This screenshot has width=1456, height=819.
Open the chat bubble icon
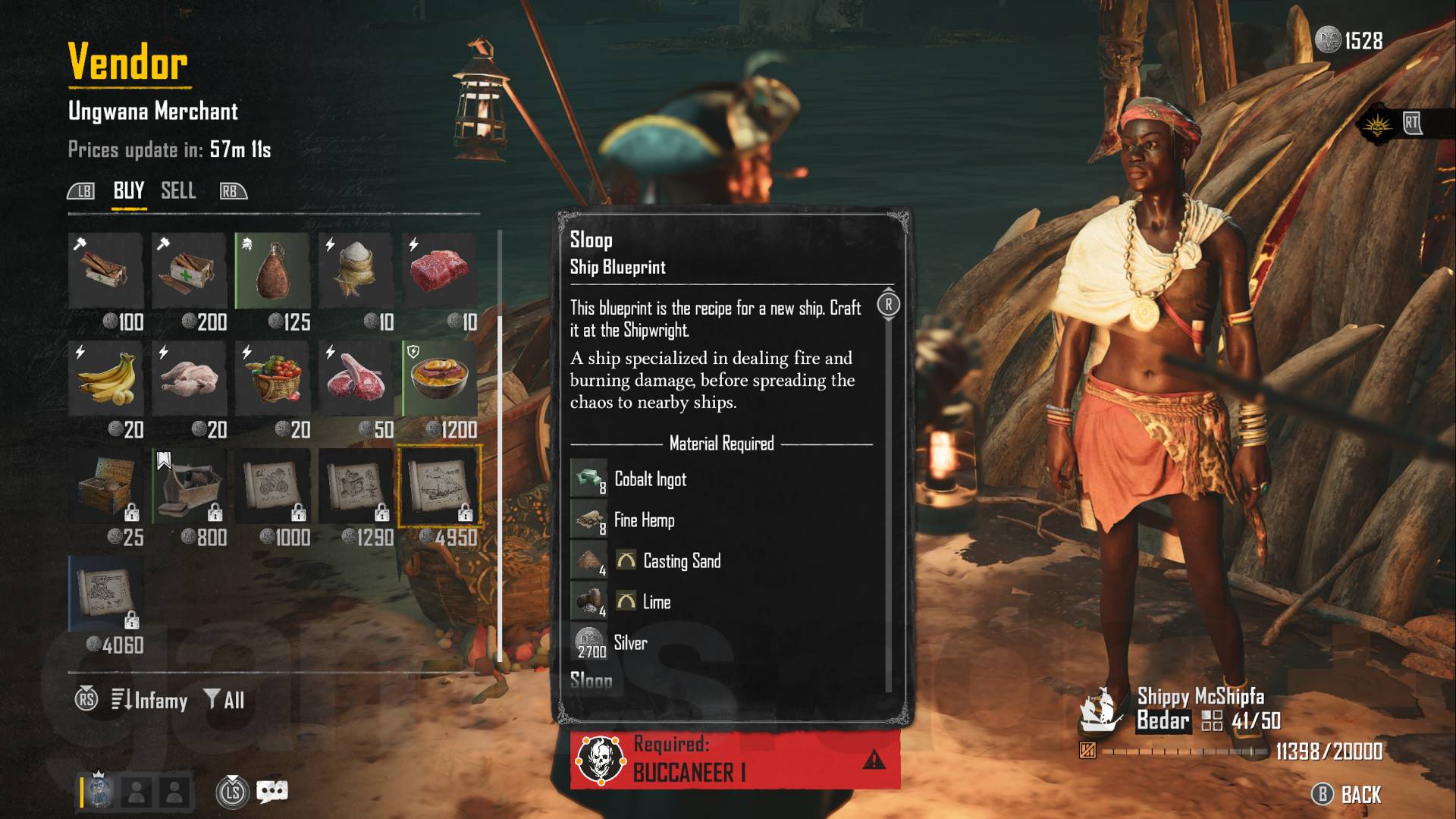[272, 792]
